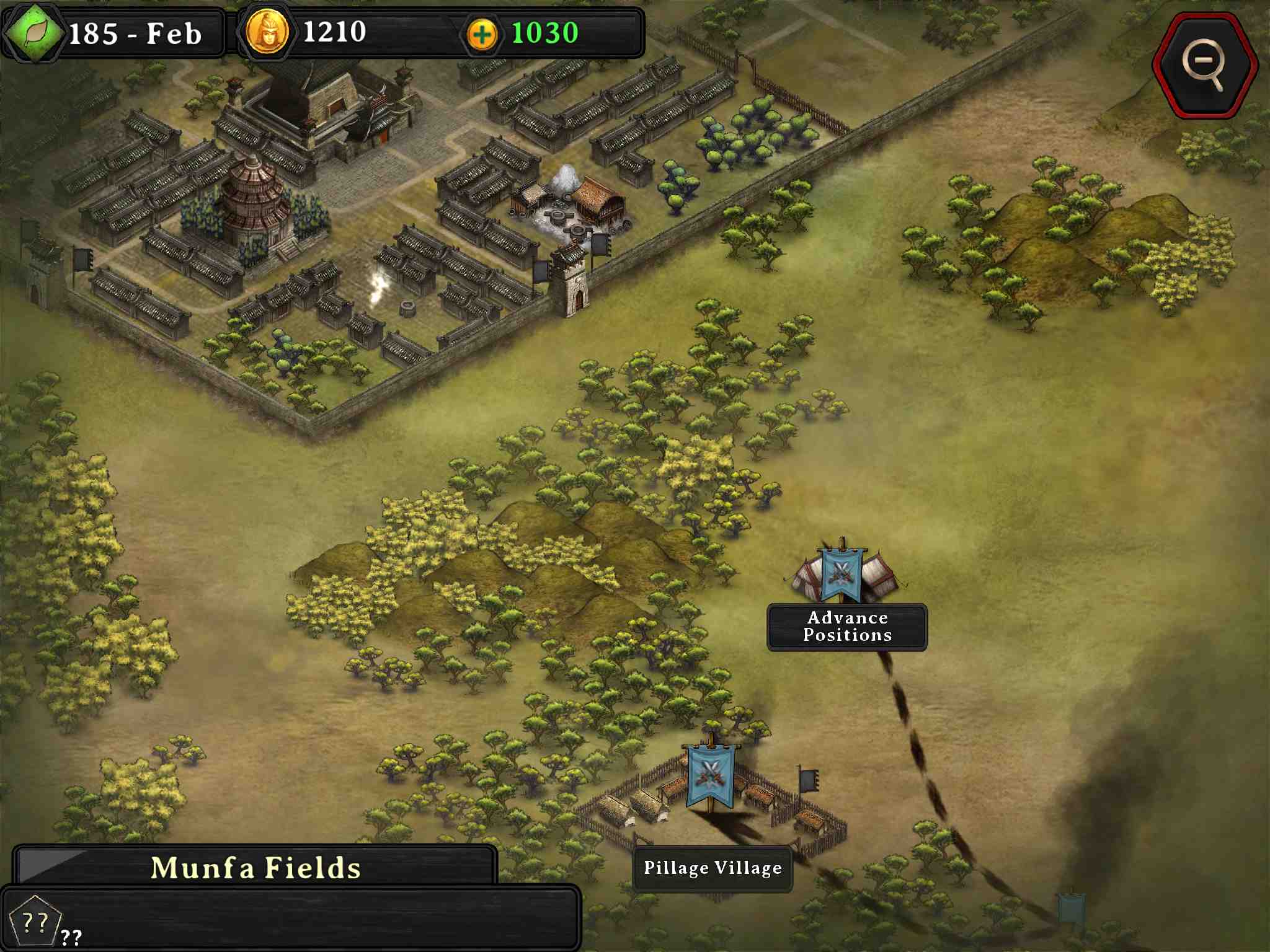
Task: Open the Munfa Fields info panel
Action: pyautogui.click(x=255, y=867)
